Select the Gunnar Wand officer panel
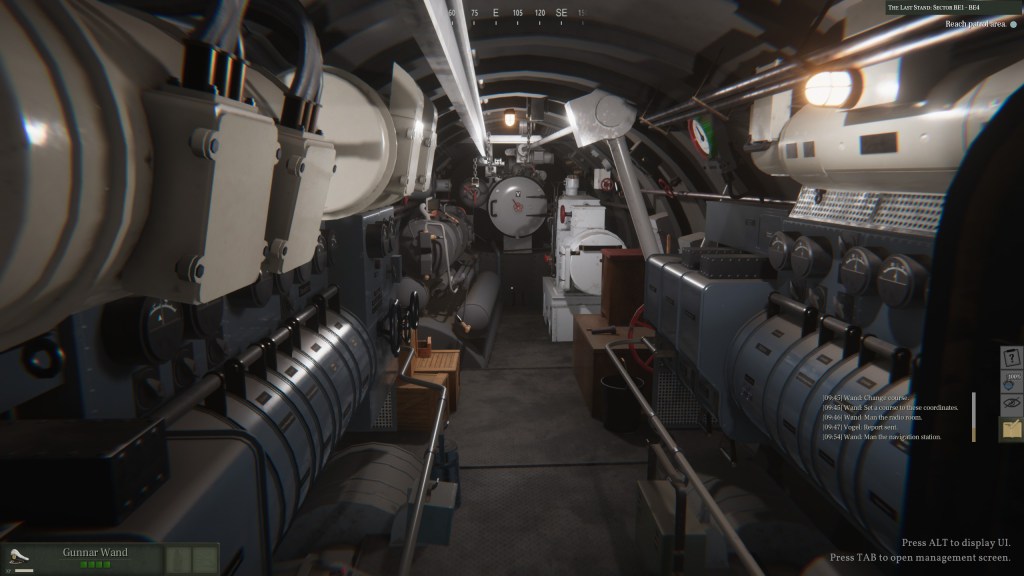The image size is (1024, 576). (x=95, y=557)
